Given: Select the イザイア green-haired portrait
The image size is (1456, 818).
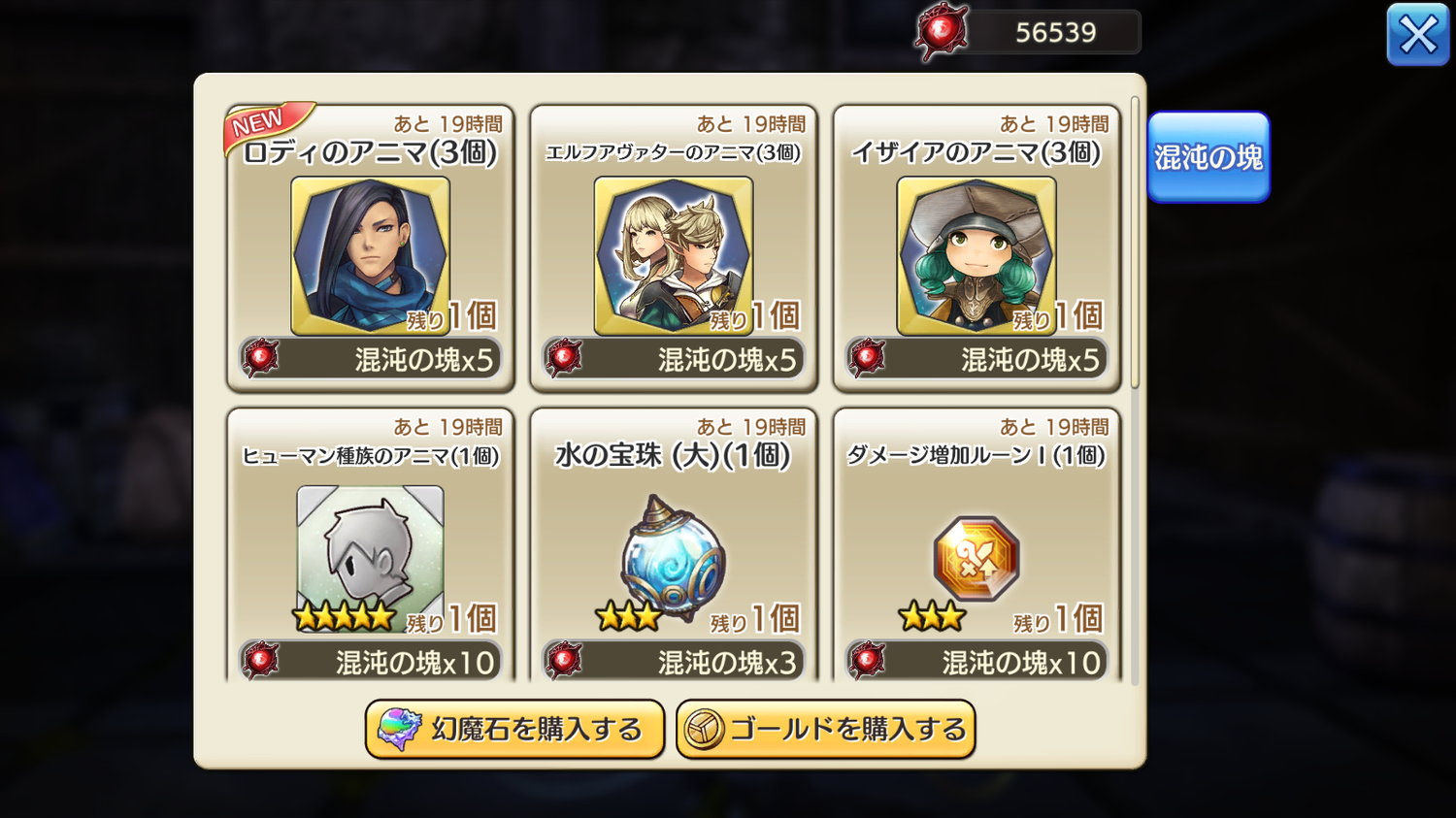Looking at the screenshot, I should pos(976,255).
